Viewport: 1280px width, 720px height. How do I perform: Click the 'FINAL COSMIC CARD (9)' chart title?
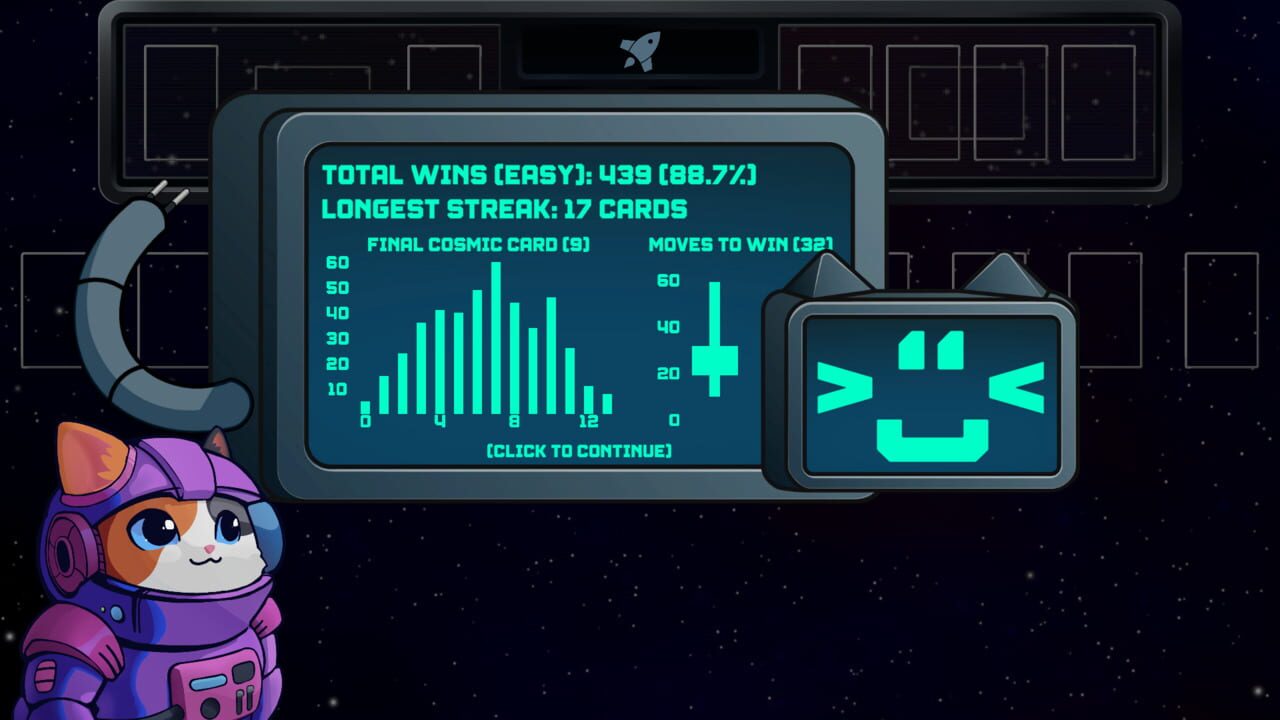coord(479,243)
